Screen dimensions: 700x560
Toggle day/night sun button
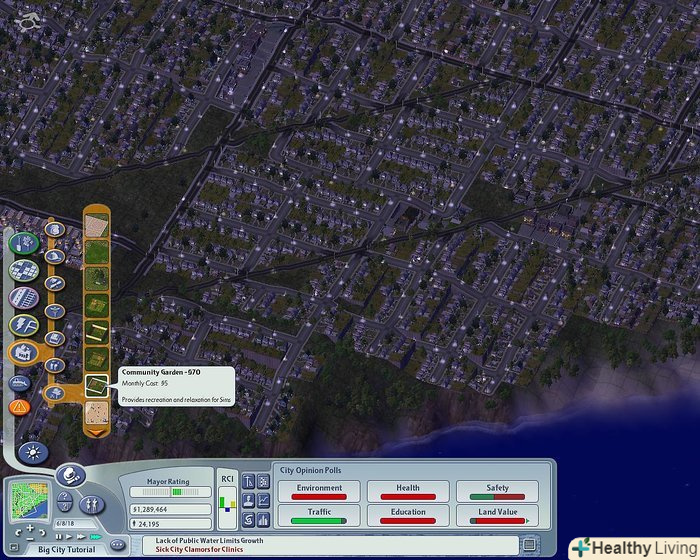point(32,452)
